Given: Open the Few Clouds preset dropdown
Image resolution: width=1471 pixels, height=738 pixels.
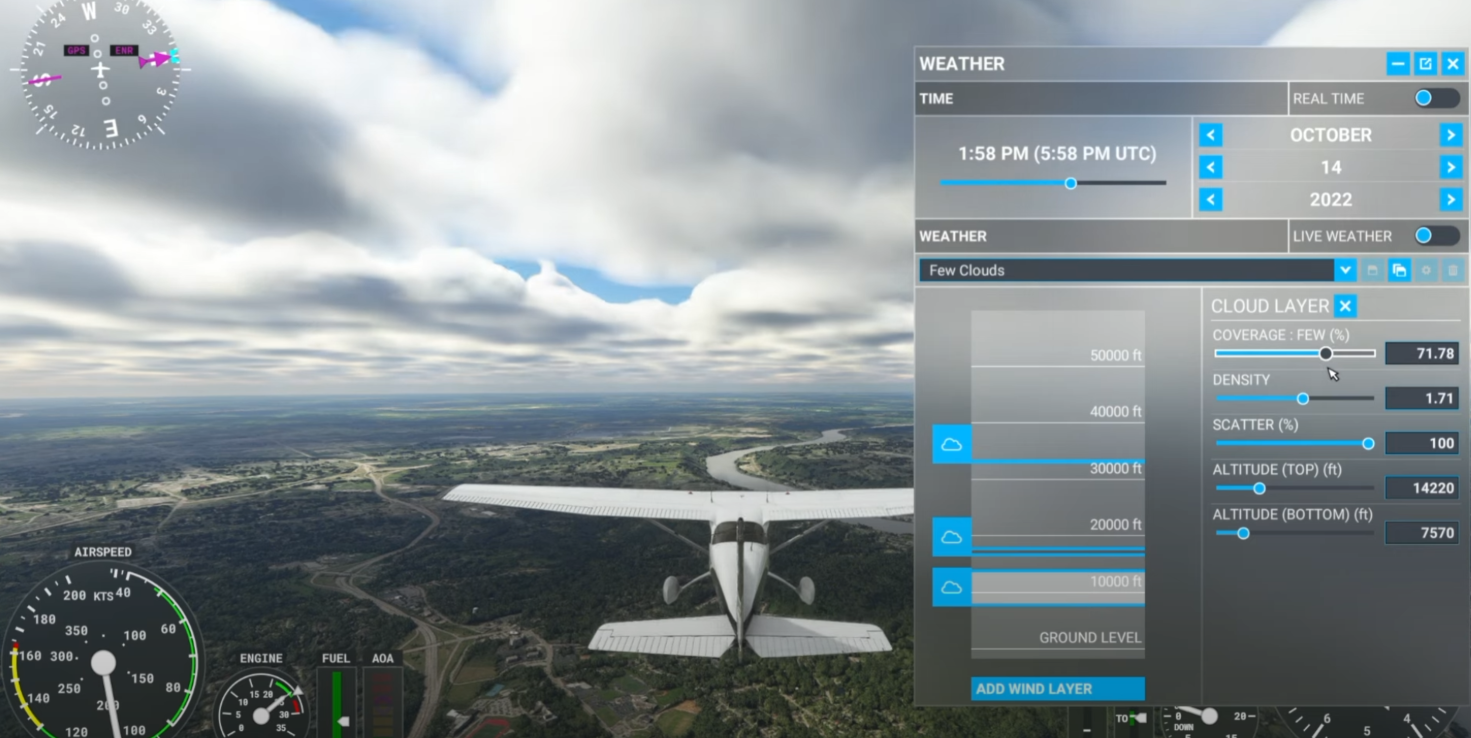Looking at the screenshot, I should (1345, 270).
